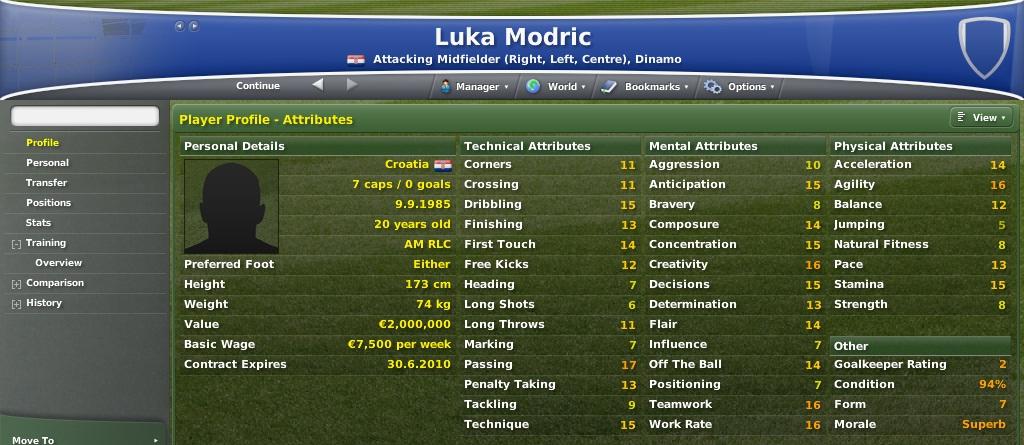Click the sidebar search field
Screen dimensions: 1024x445
click(x=85, y=117)
